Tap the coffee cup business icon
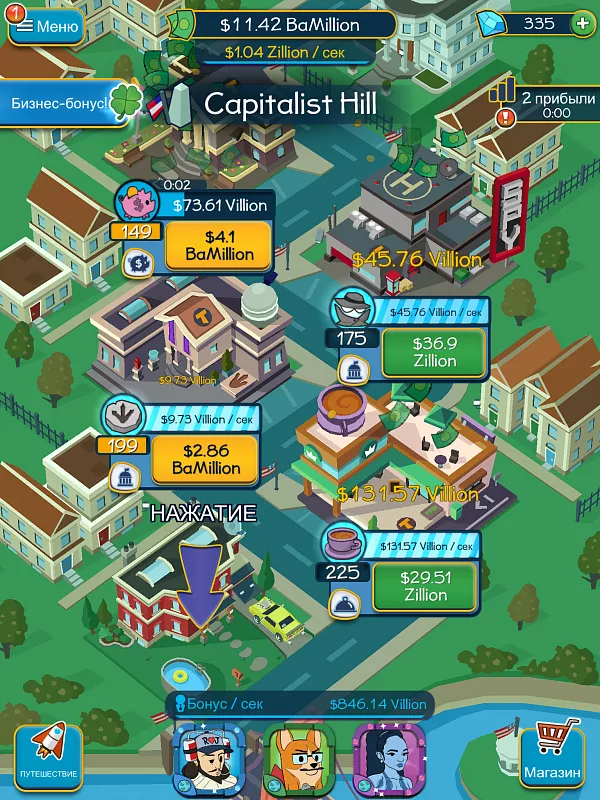Viewport: 600px width, 800px height. (x=344, y=544)
